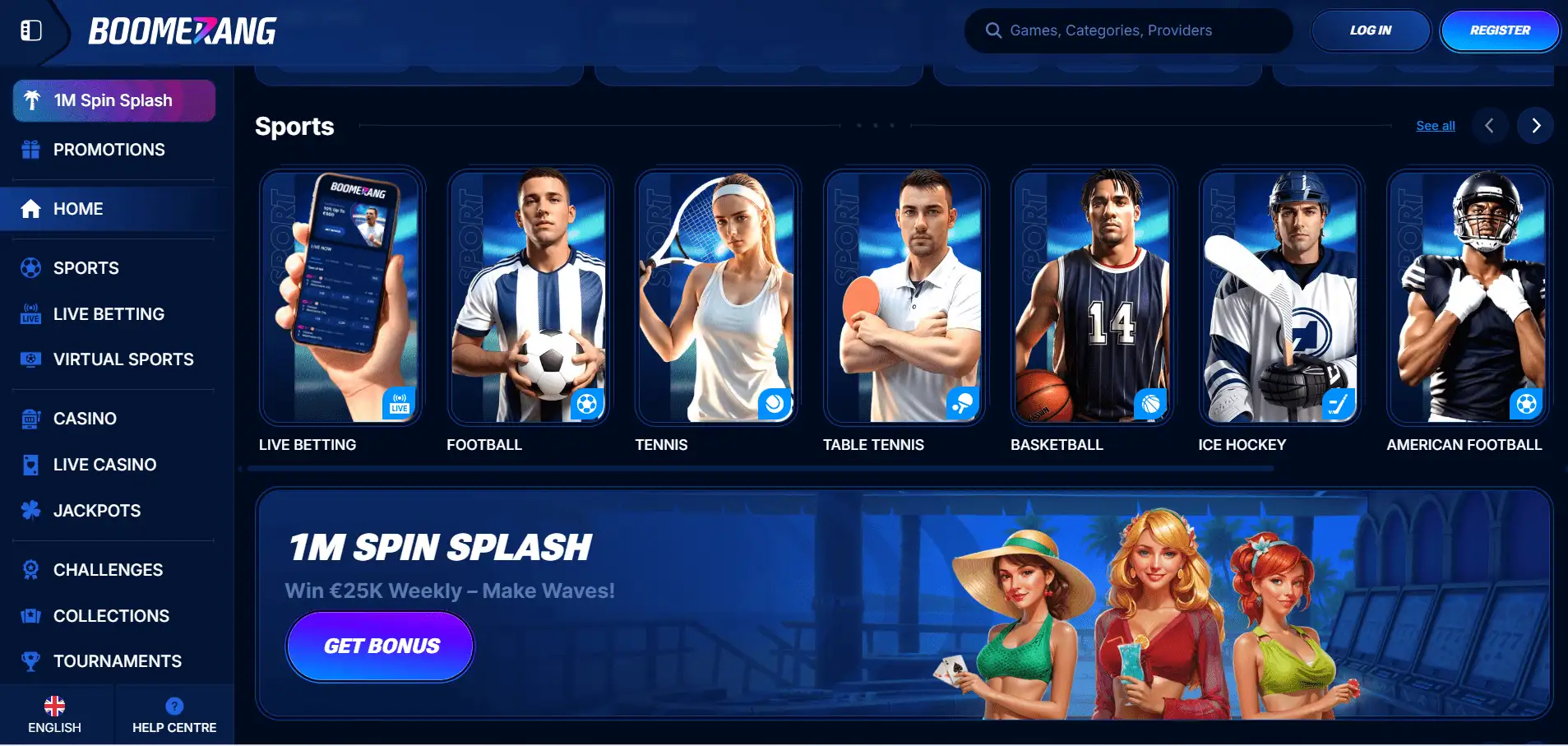The height and width of the screenshot is (746, 1568).
Task: Go to Promotions
Action: tap(109, 150)
